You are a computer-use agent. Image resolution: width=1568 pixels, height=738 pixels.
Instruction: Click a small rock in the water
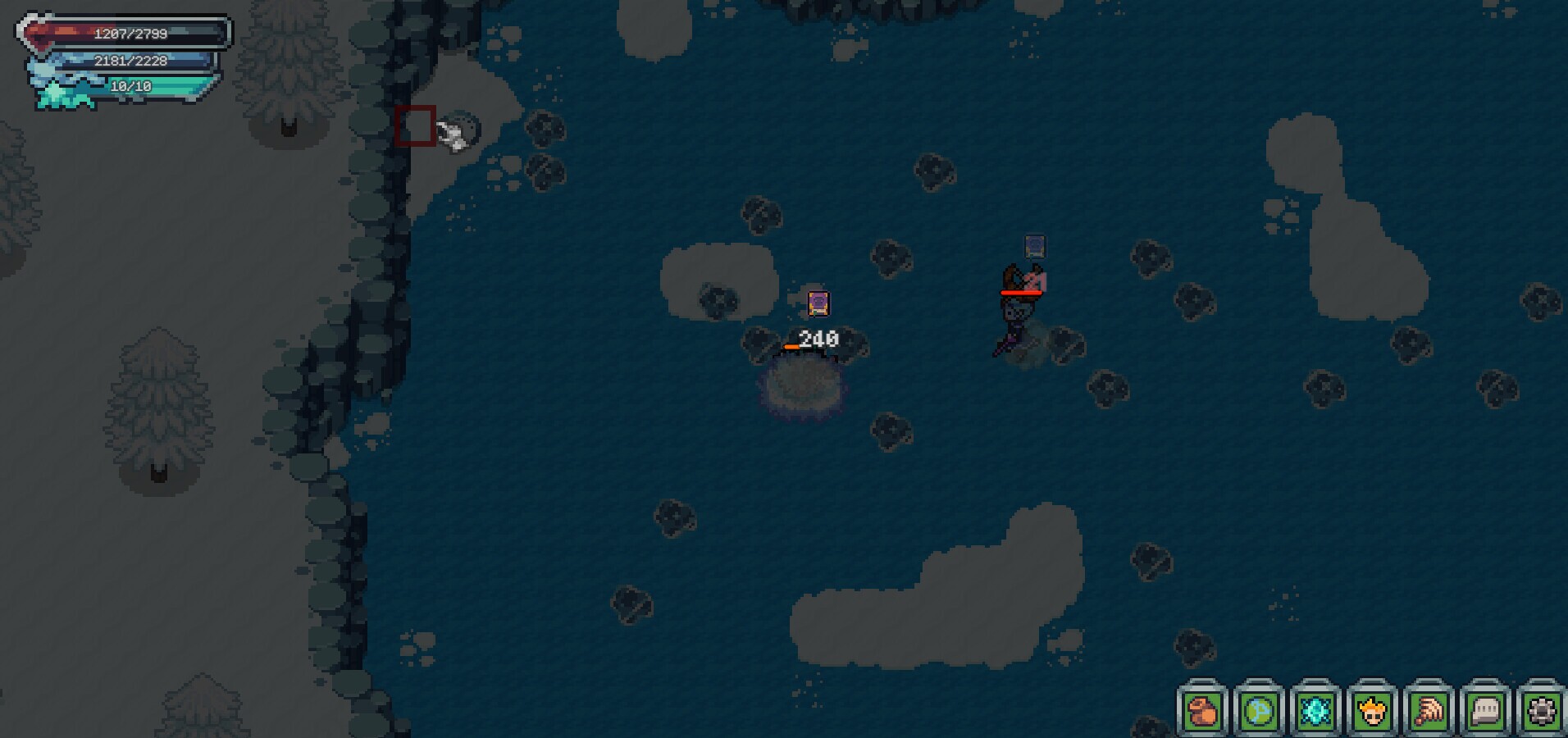[x=890, y=258]
